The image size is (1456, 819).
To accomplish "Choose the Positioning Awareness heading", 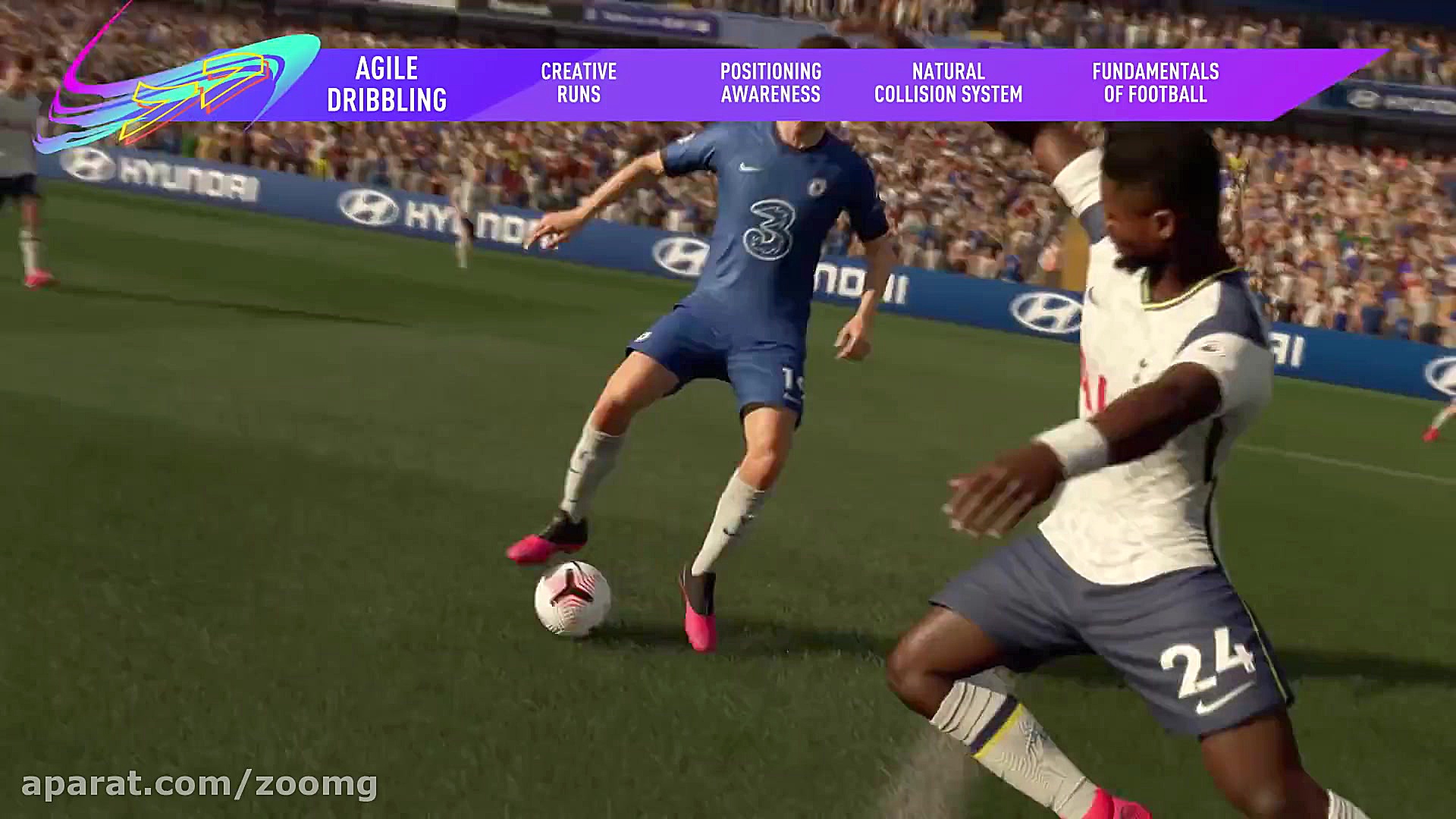I will [770, 83].
